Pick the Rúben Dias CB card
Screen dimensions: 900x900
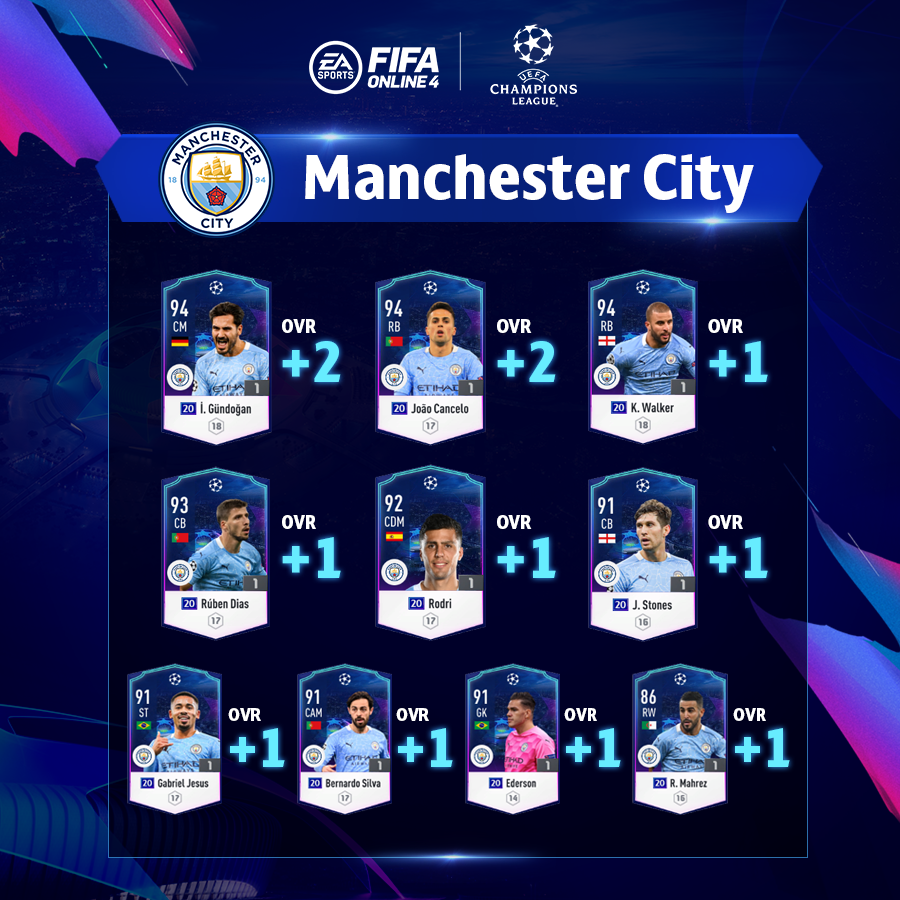(x=215, y=550)
